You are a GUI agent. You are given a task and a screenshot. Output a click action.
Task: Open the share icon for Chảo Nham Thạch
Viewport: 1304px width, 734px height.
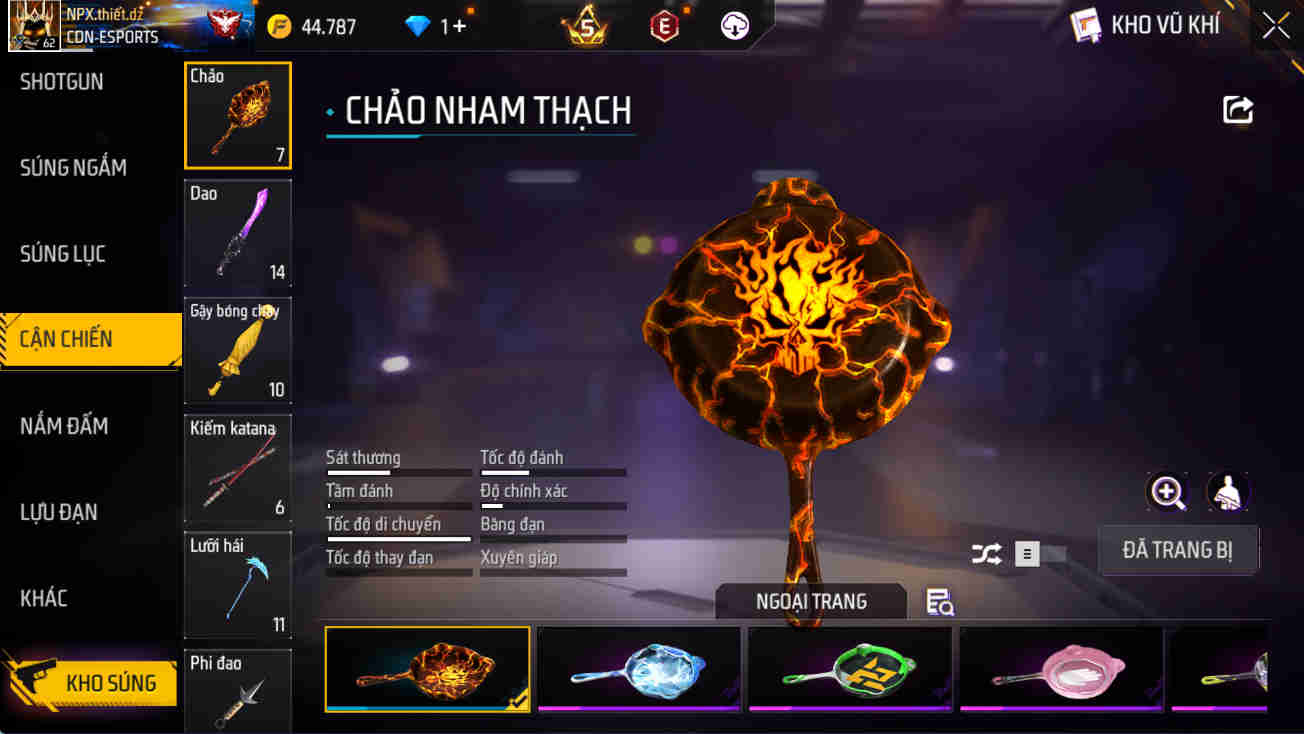(x=1237, y=110)
